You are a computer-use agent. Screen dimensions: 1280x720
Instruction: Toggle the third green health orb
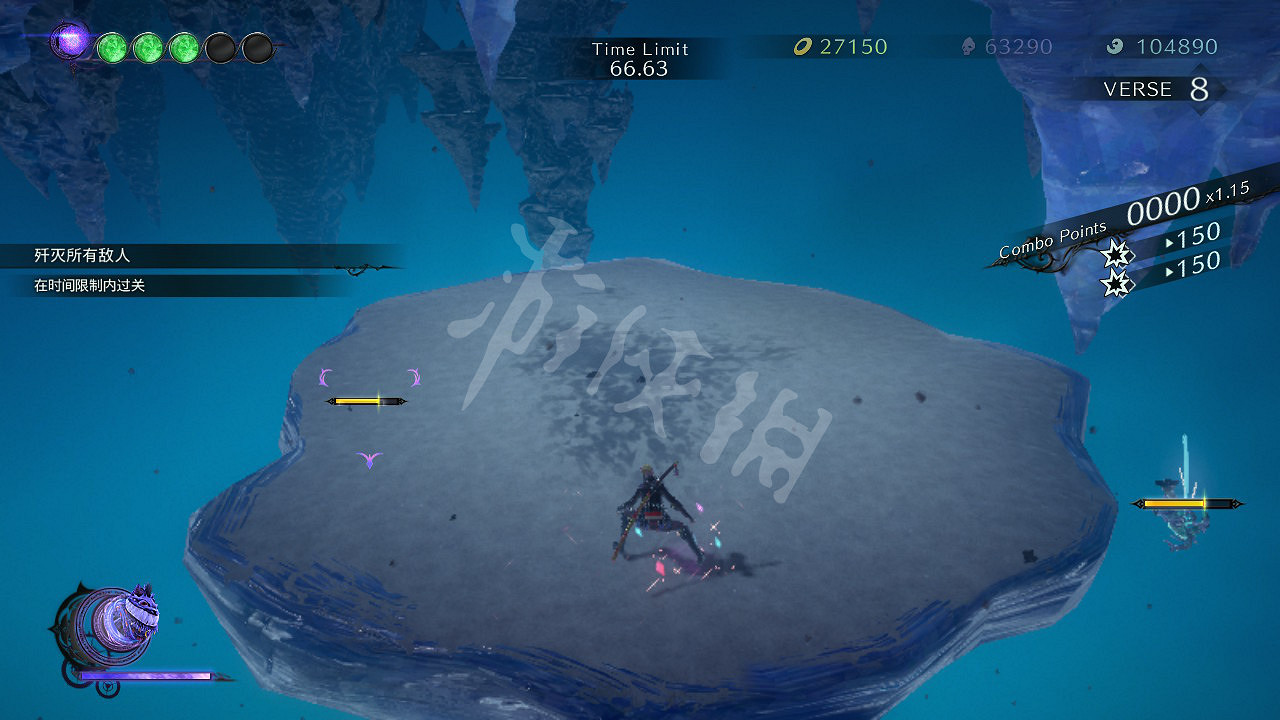(x=185, y=47)
